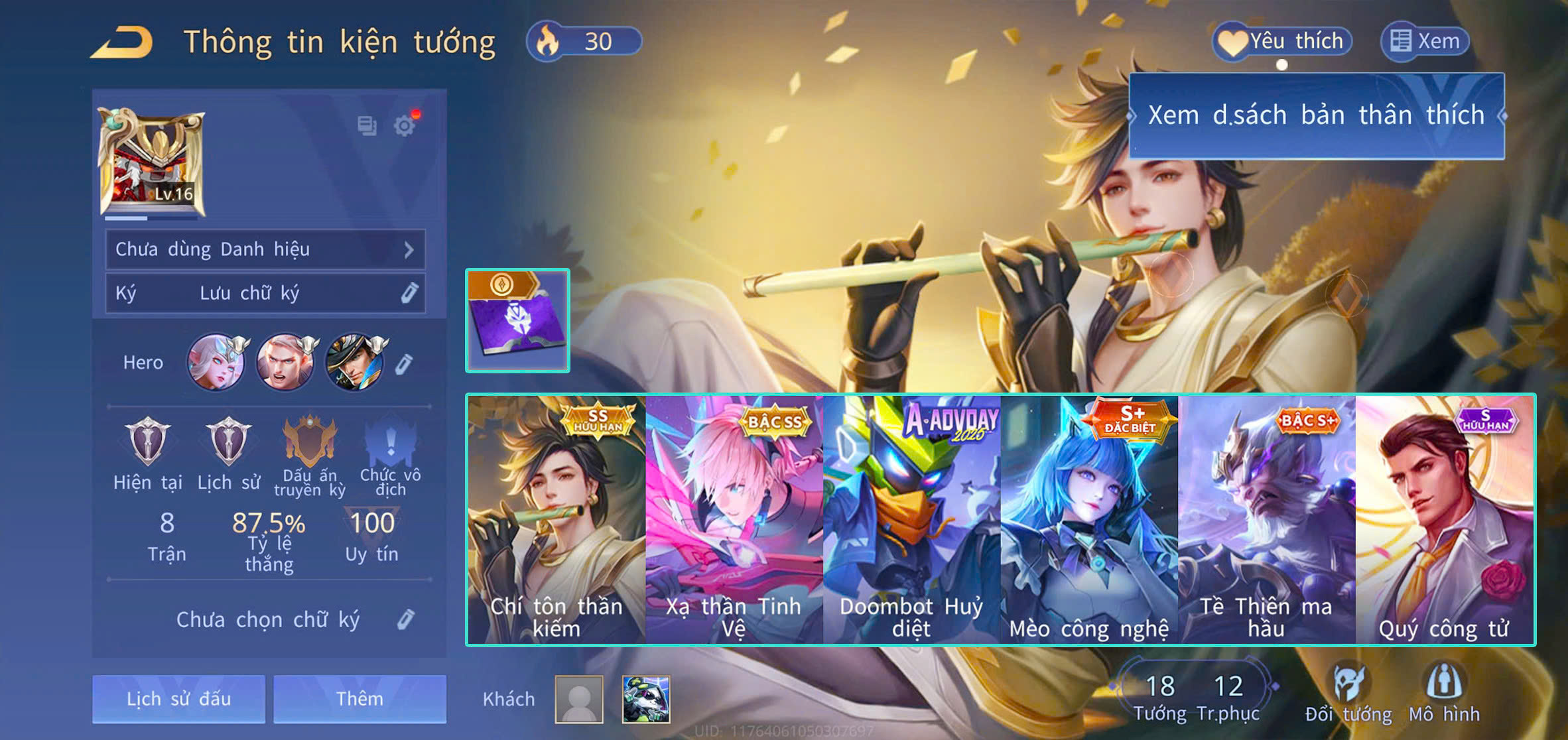This screenshot has width=1568, height=740.
Task: Open the Lịch sử đấu match history
Action: [178, 698]
